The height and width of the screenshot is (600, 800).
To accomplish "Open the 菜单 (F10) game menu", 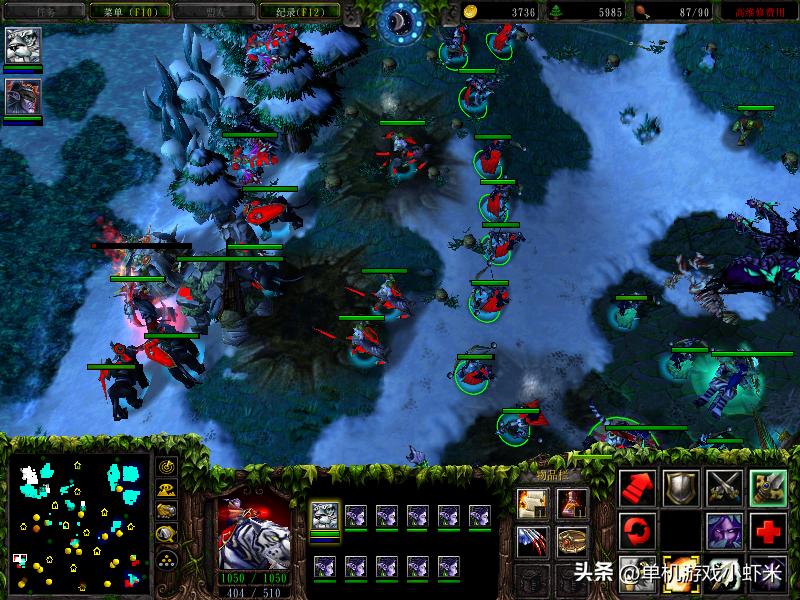I will click(122, 12).
